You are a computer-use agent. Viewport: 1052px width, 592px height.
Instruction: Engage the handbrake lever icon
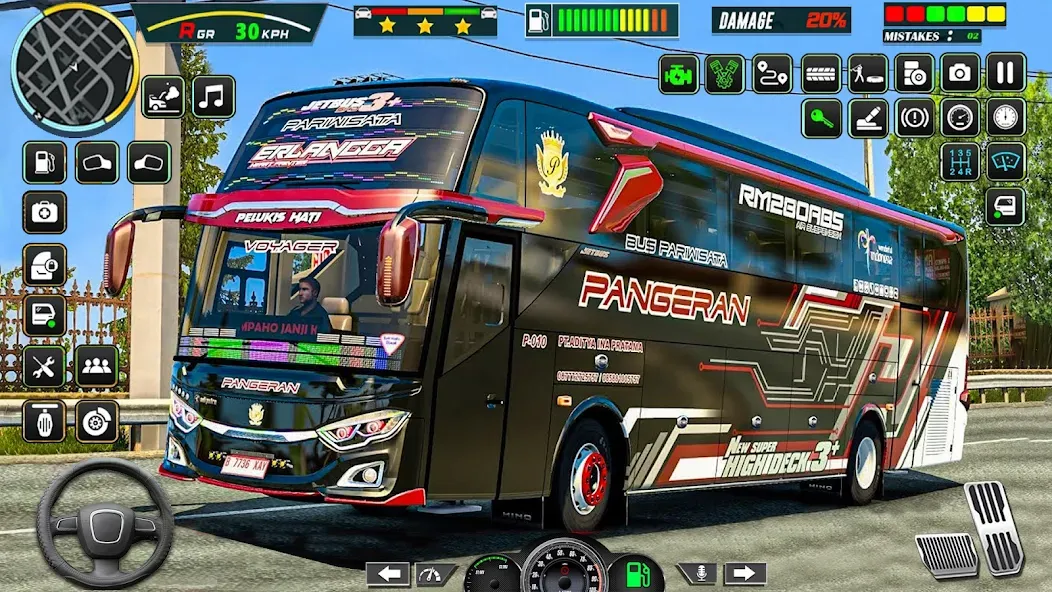868,118
